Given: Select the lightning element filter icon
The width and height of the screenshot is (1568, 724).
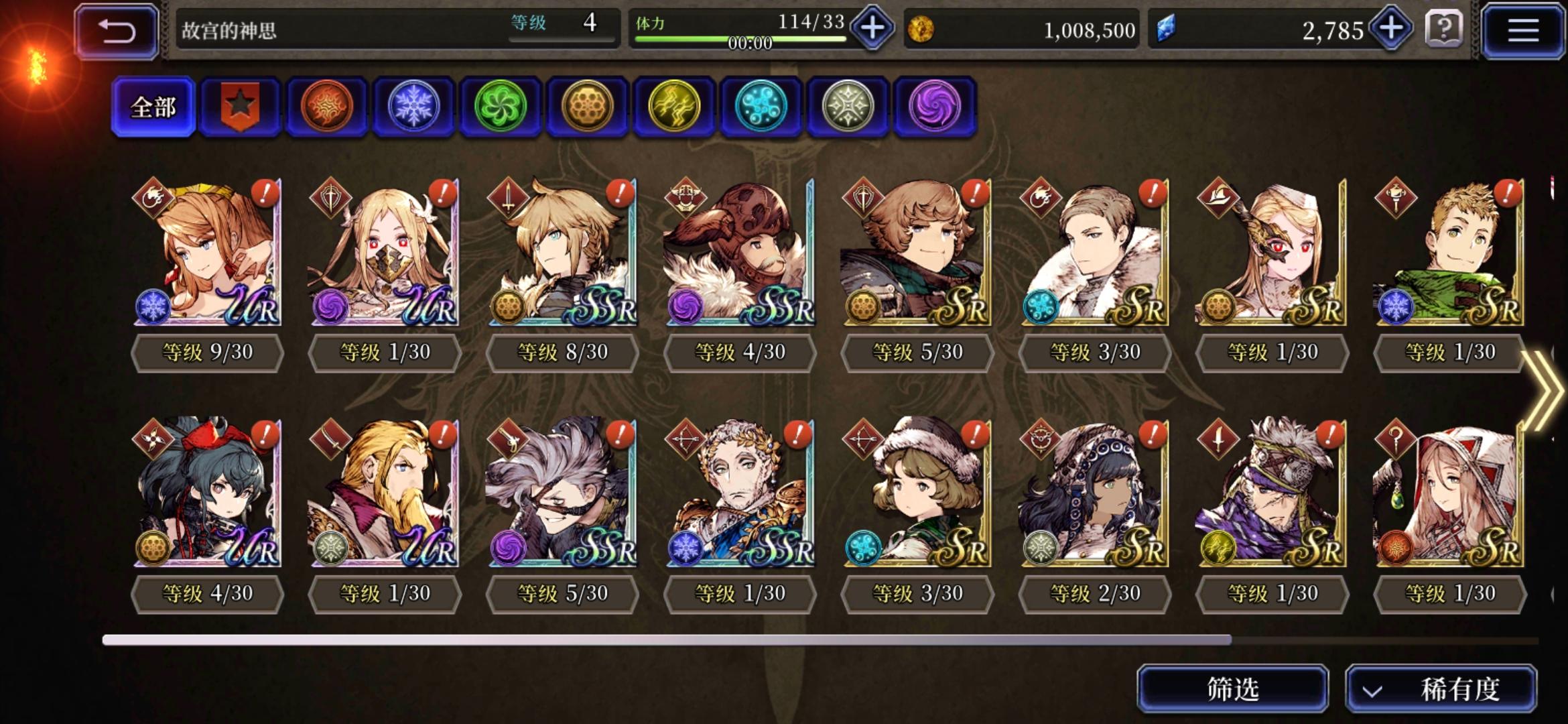Looking at the screenshot, I should (674, 106).
